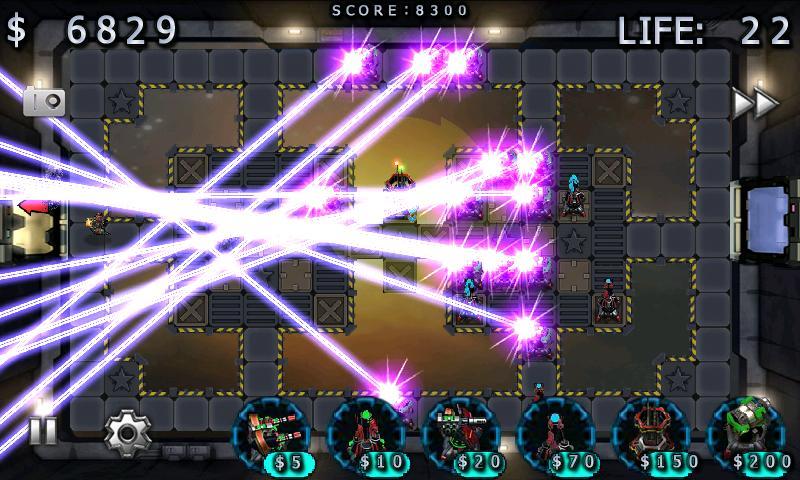
Task: Select the $5 tower
Action: [x=271, y=435]
